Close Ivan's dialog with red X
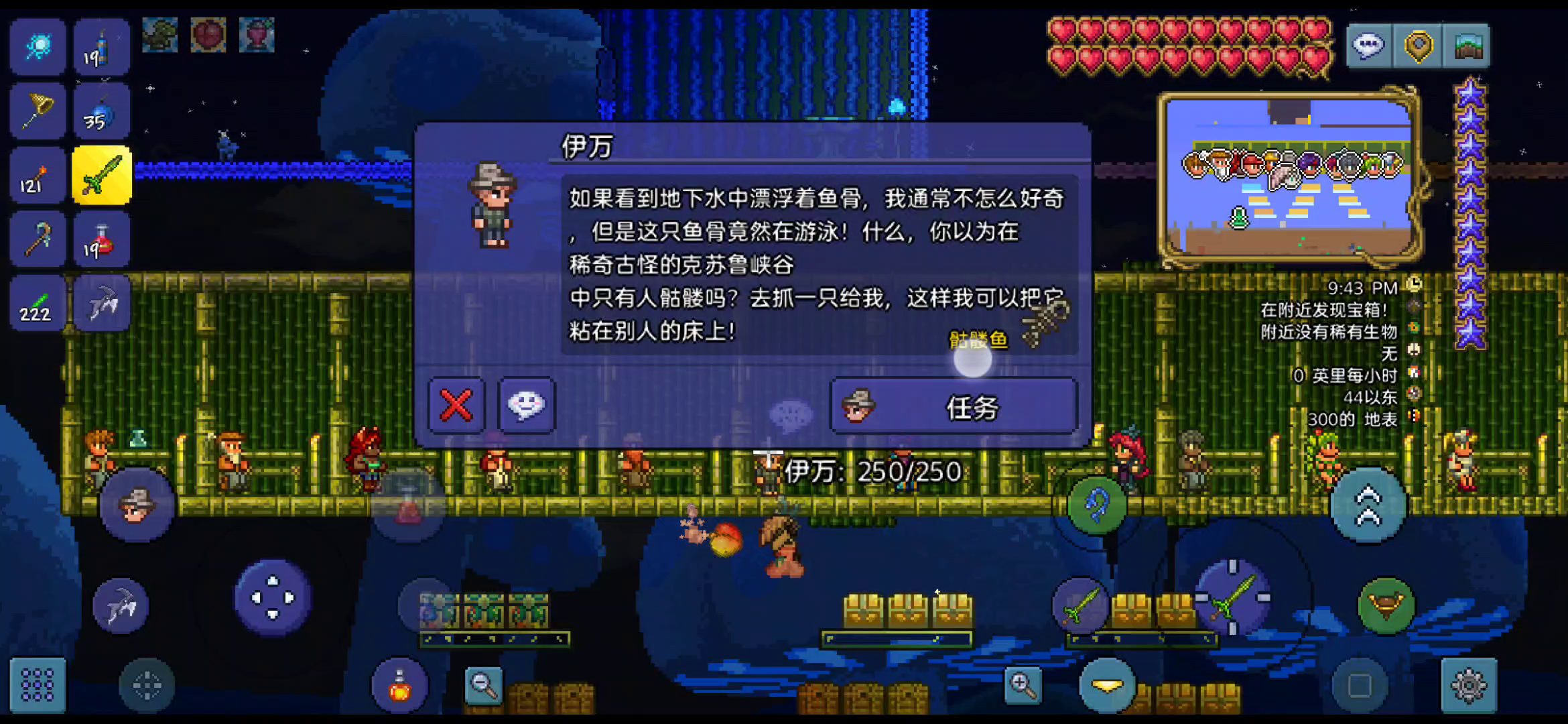1568x724 pixels. pyautogui.click(x=455, y=406)
